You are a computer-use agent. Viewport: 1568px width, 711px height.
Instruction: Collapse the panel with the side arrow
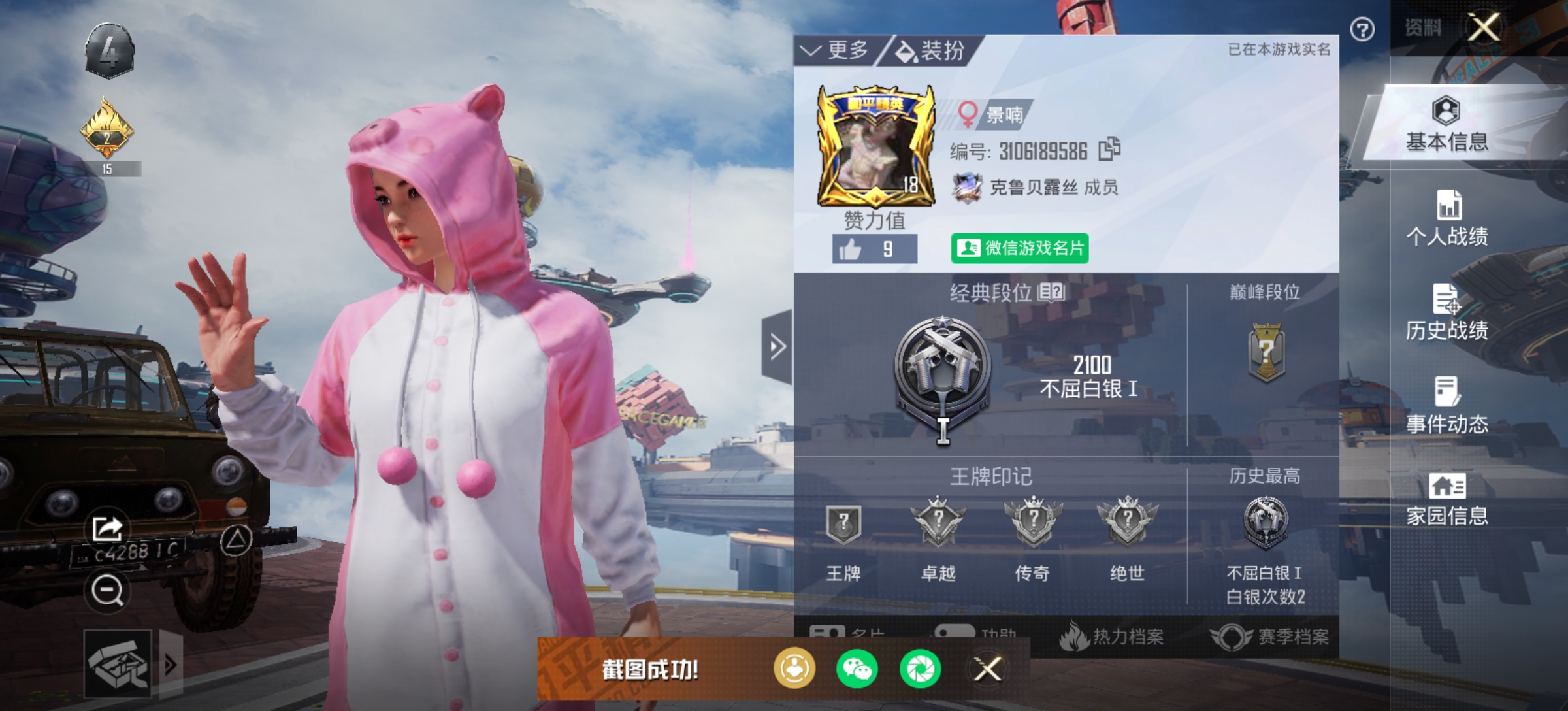(x=777, y=346)
